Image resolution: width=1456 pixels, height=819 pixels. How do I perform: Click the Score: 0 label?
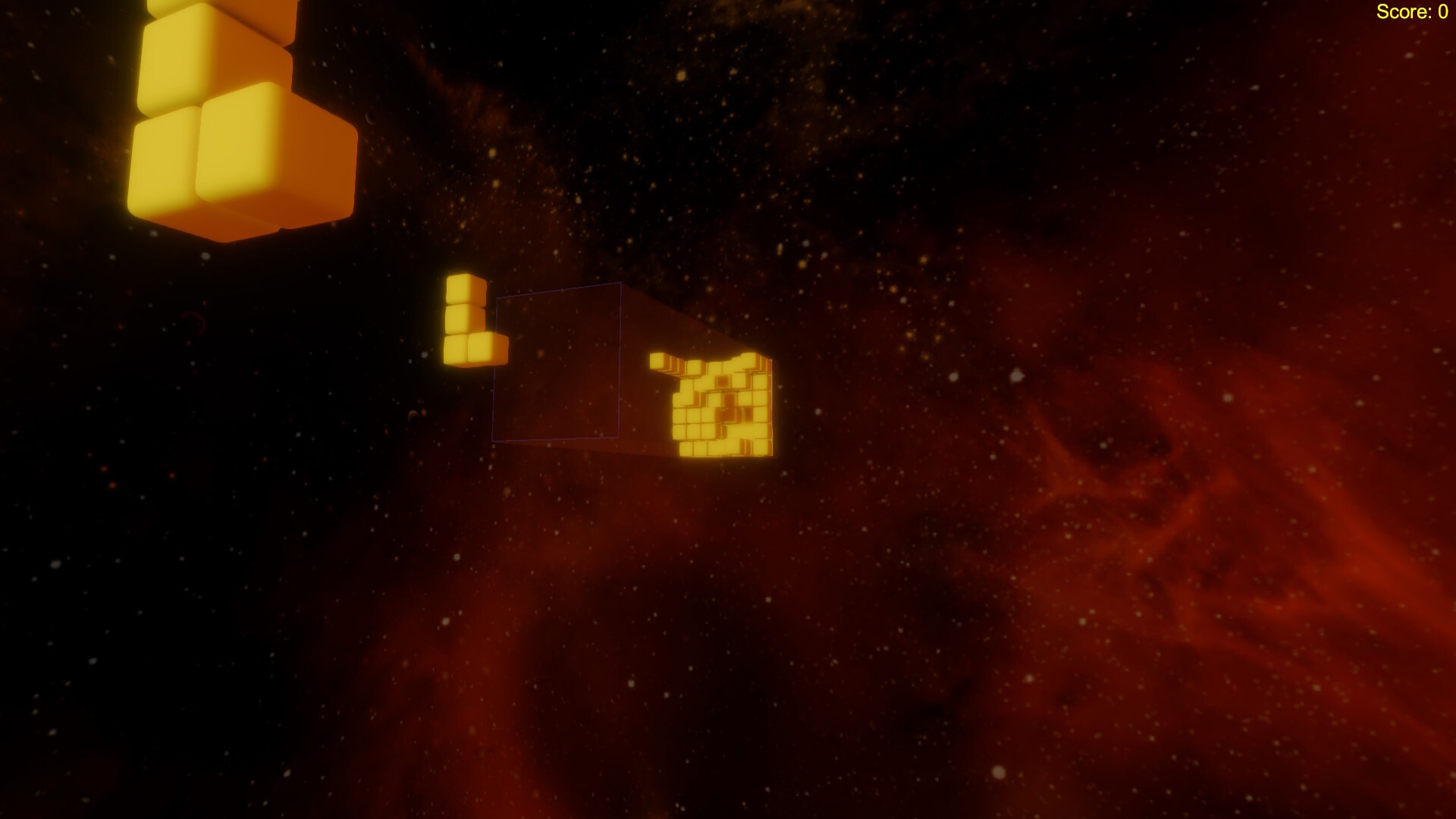1412,12
